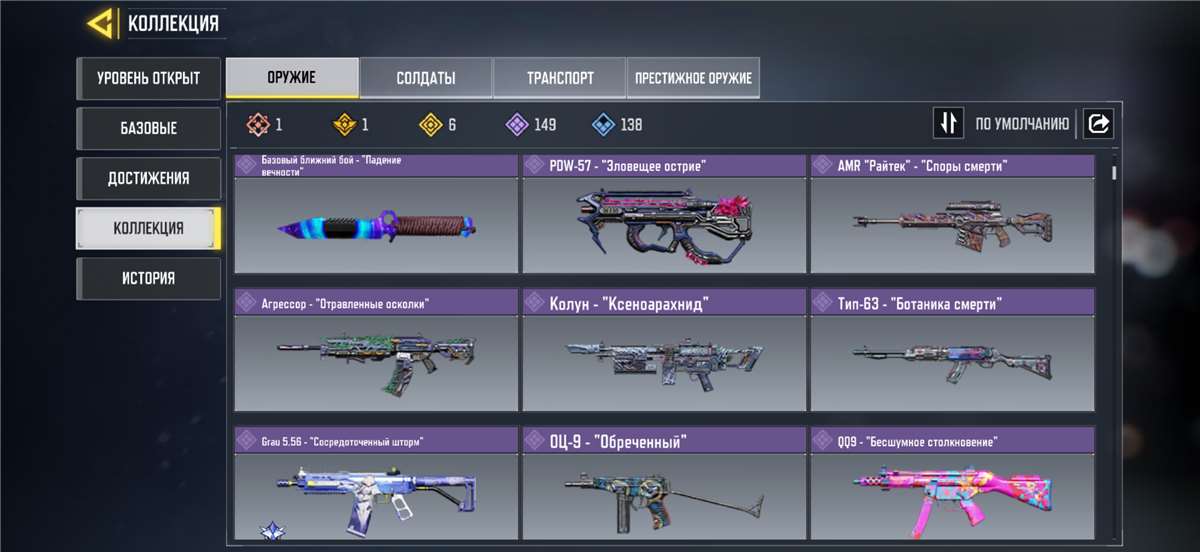Select the КОЛЛЕКЦИЯ sidebar entry

click(148, 228)
